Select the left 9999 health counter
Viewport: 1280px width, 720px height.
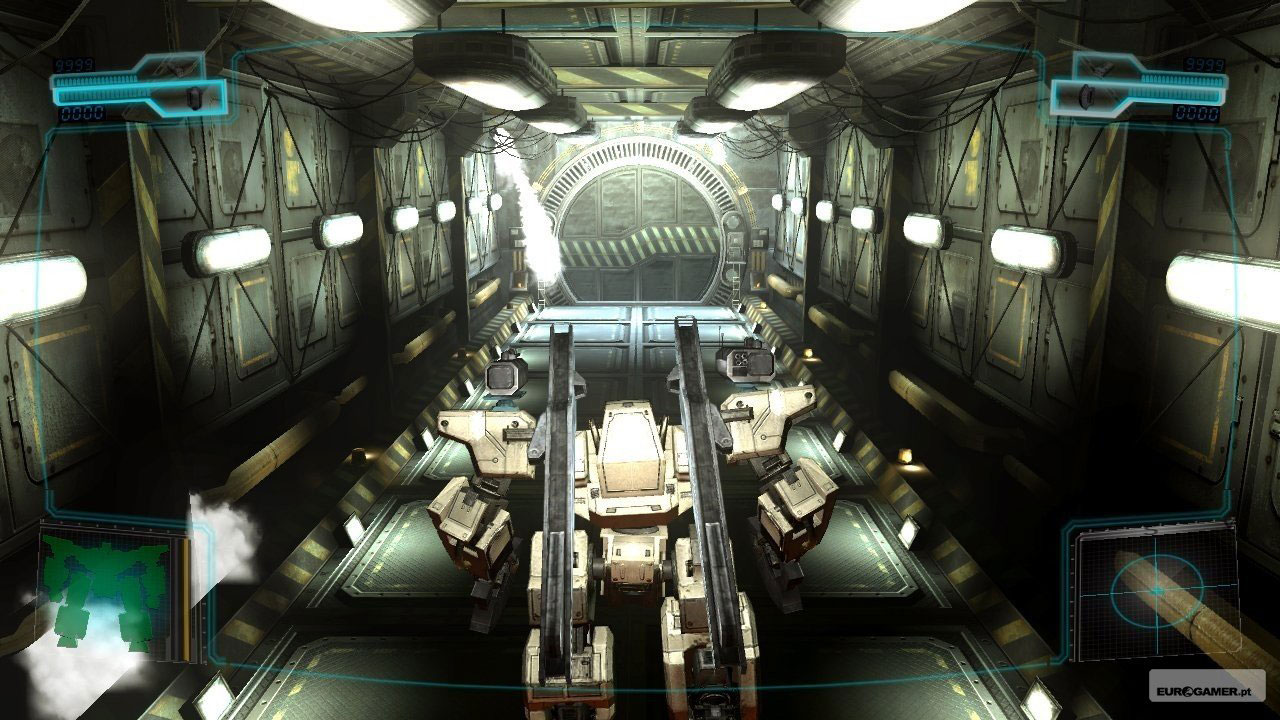pos(73,62)
